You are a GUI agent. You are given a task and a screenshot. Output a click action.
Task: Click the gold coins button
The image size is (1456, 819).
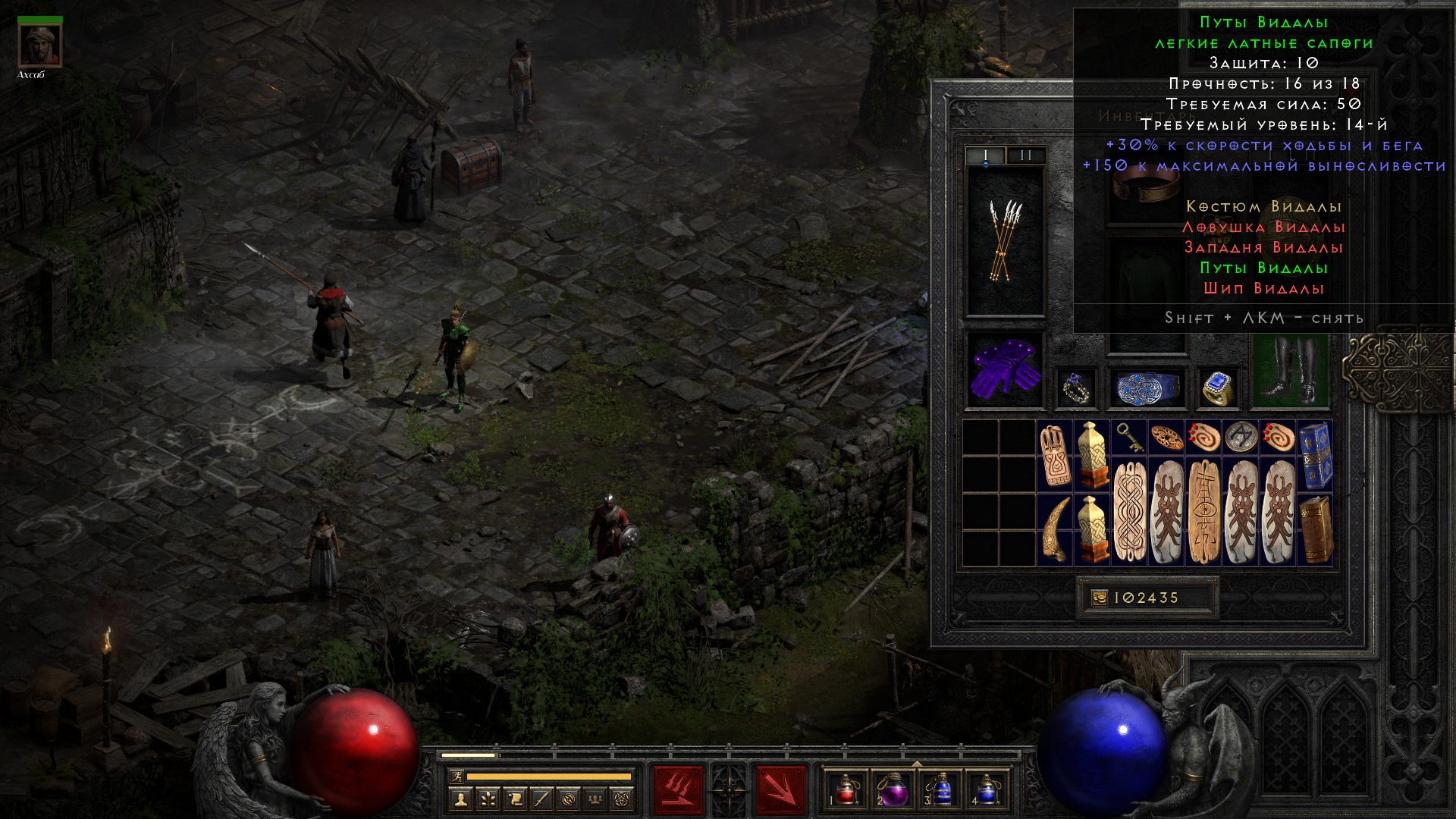(x=1100, y=598)
